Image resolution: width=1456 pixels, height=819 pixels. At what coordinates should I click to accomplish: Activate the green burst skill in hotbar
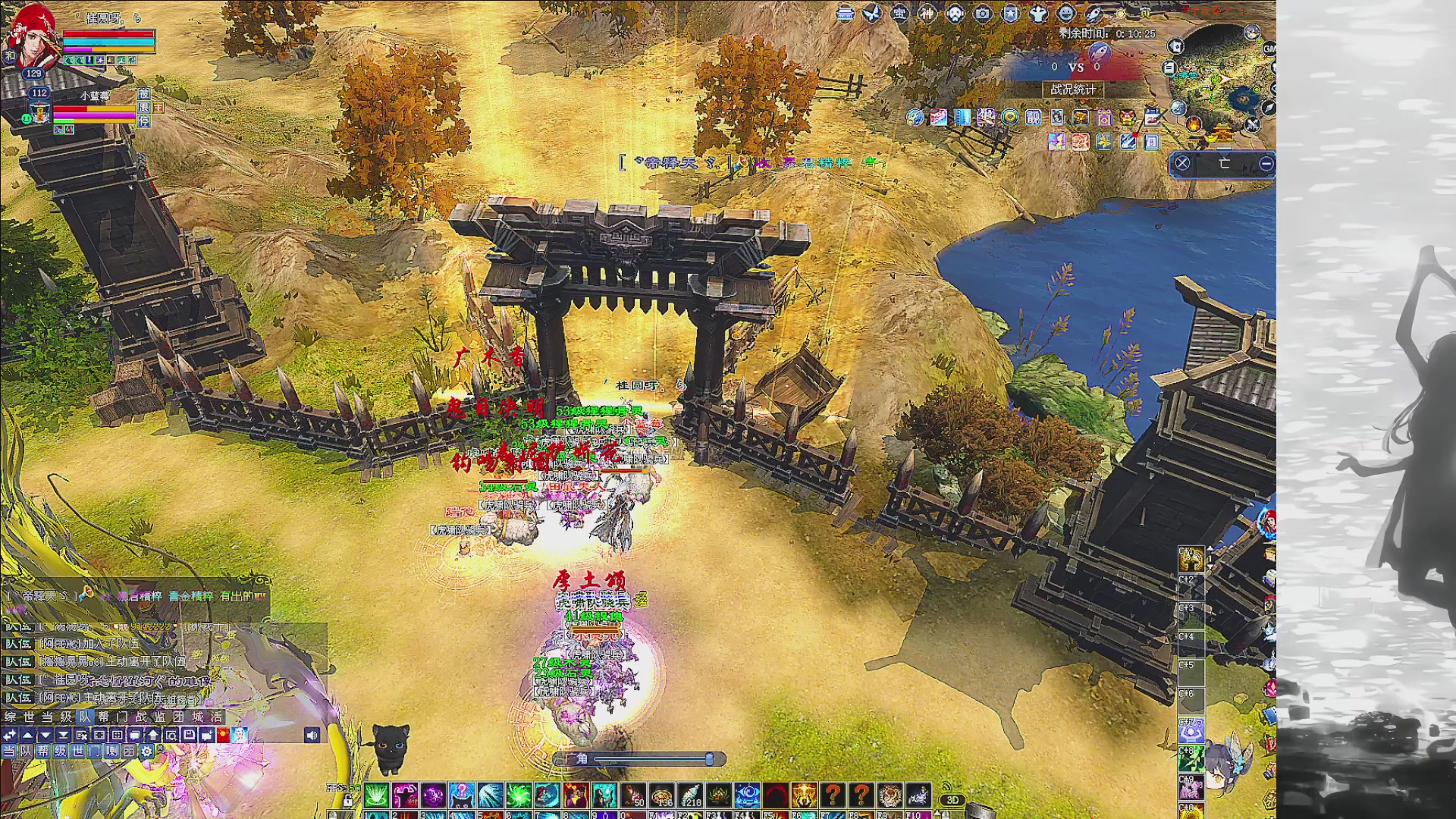[376, 795]
